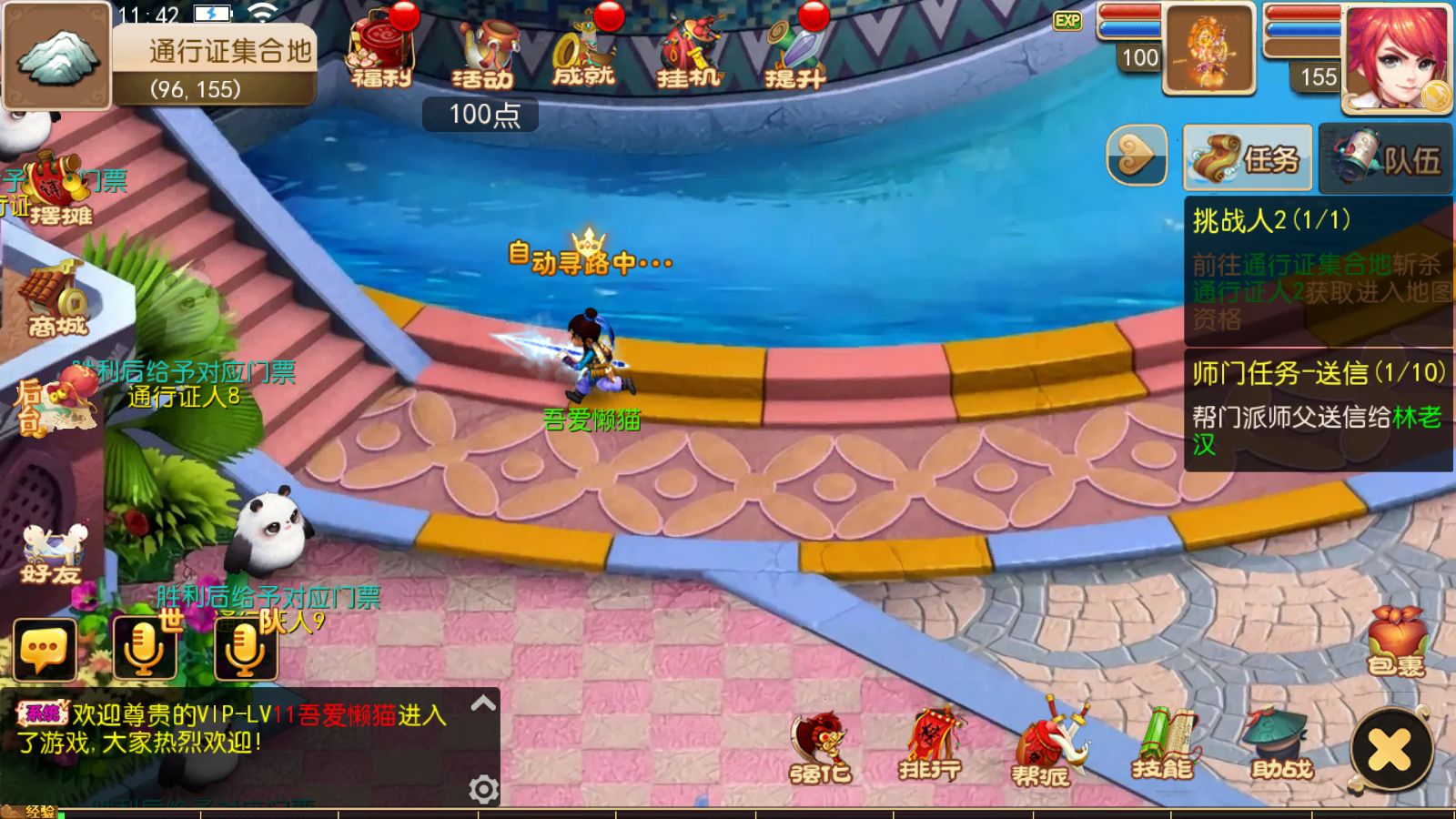The image size is (1456, 819).
Task: Open the 帮派 guild menu
Action: tap(1042, 748)
